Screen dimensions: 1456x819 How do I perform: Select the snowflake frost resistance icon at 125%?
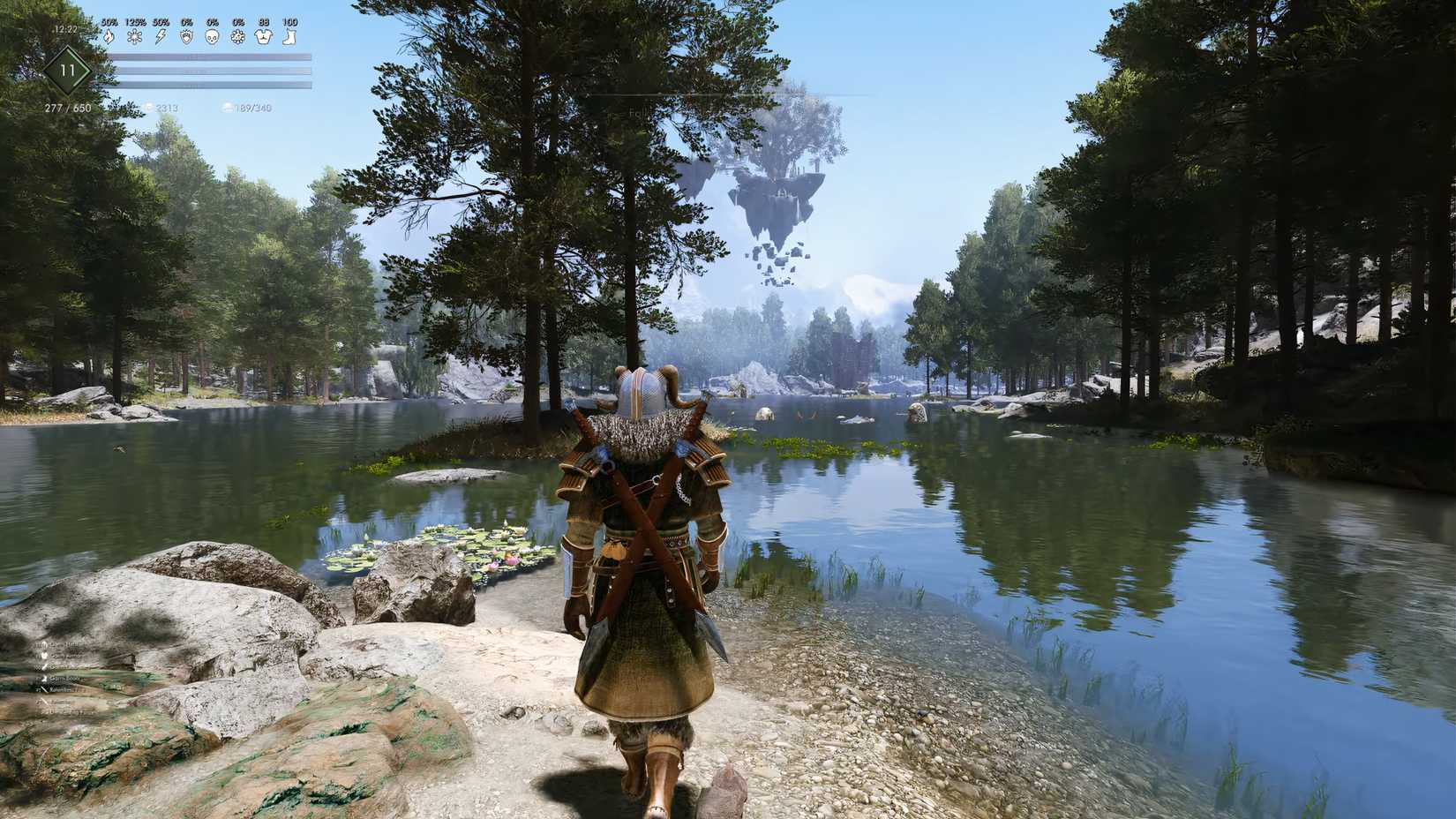[134, 37]
